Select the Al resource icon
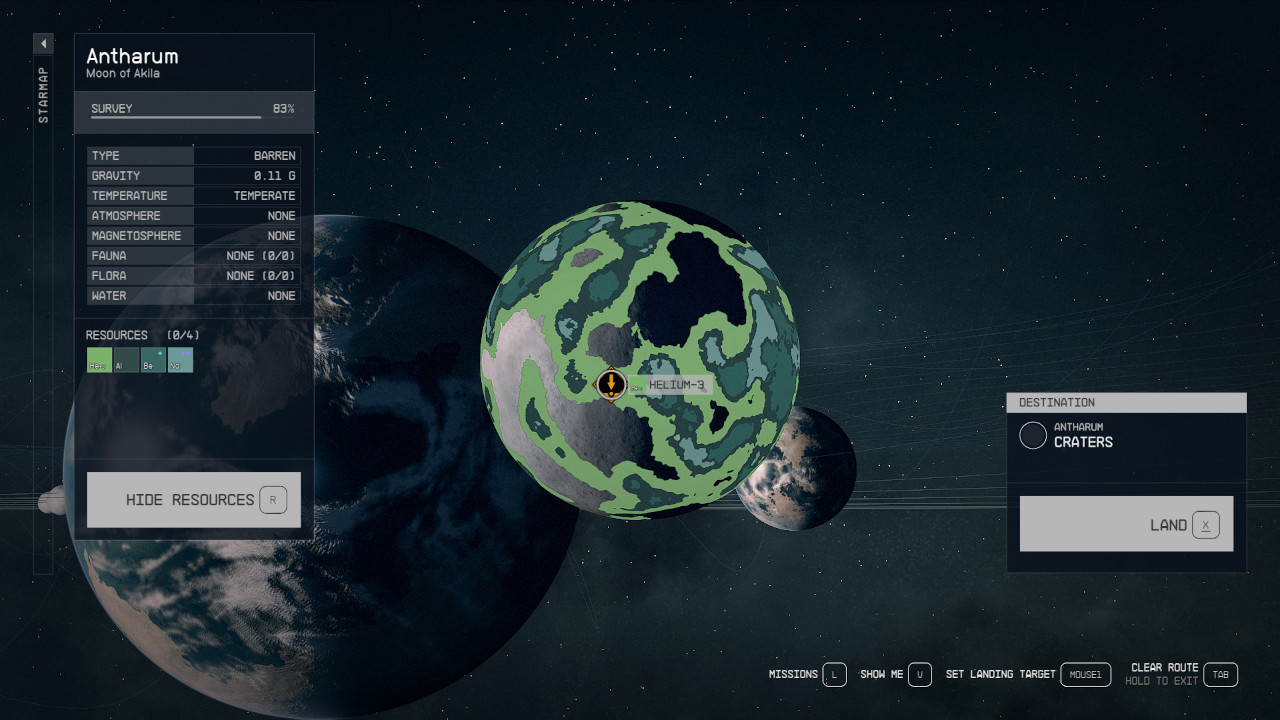This screenshot has width=1280, height=720. pyautogui.click(x=126, y=360)
